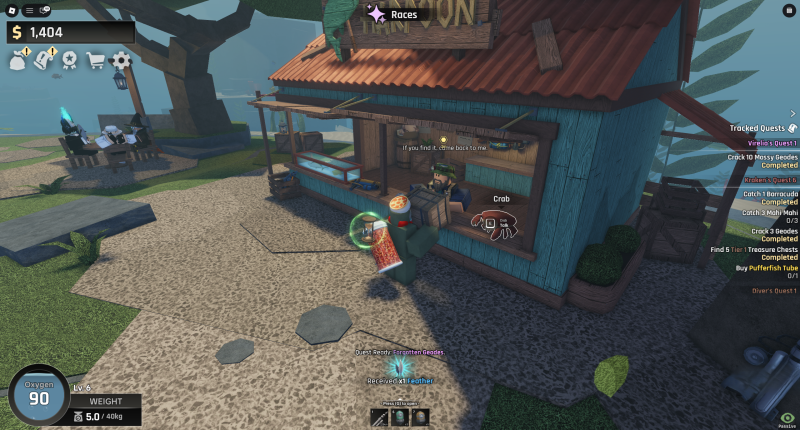Select Oliver's Quest 1 in tracker
Image resolution: width=800 pixels, height=430 pixels.
click(775, 291)
